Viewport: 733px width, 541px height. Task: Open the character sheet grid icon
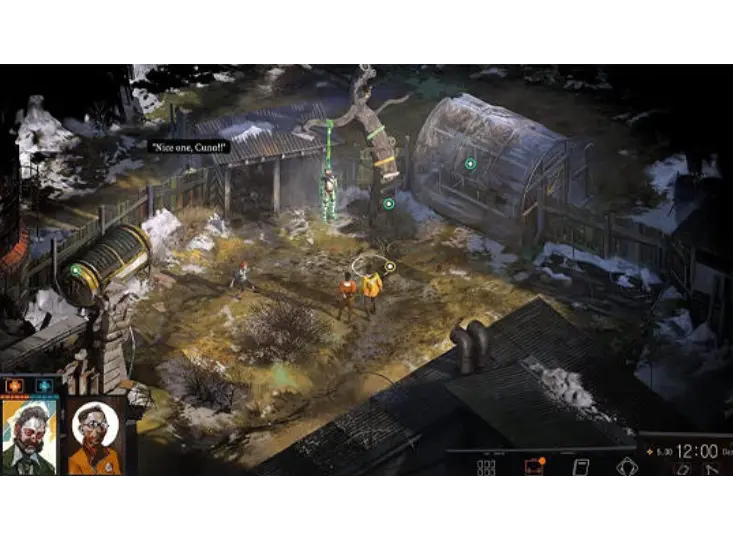(x=486, y=467)
